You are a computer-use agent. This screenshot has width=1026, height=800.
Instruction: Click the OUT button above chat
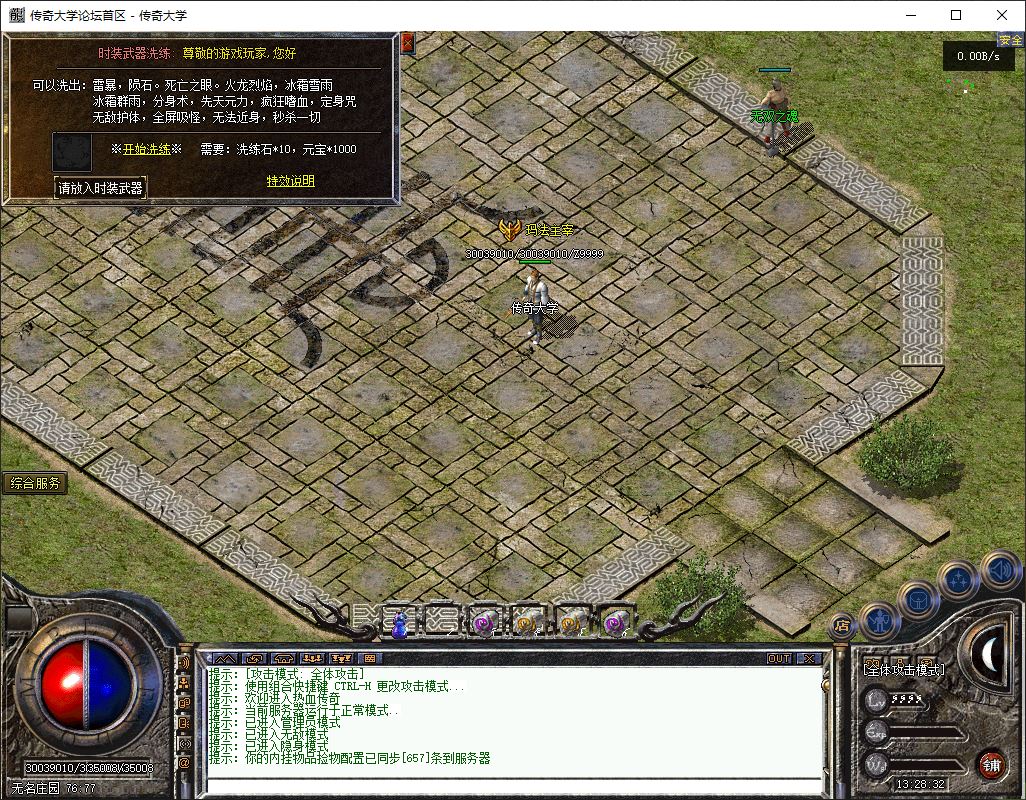(779, 659)
